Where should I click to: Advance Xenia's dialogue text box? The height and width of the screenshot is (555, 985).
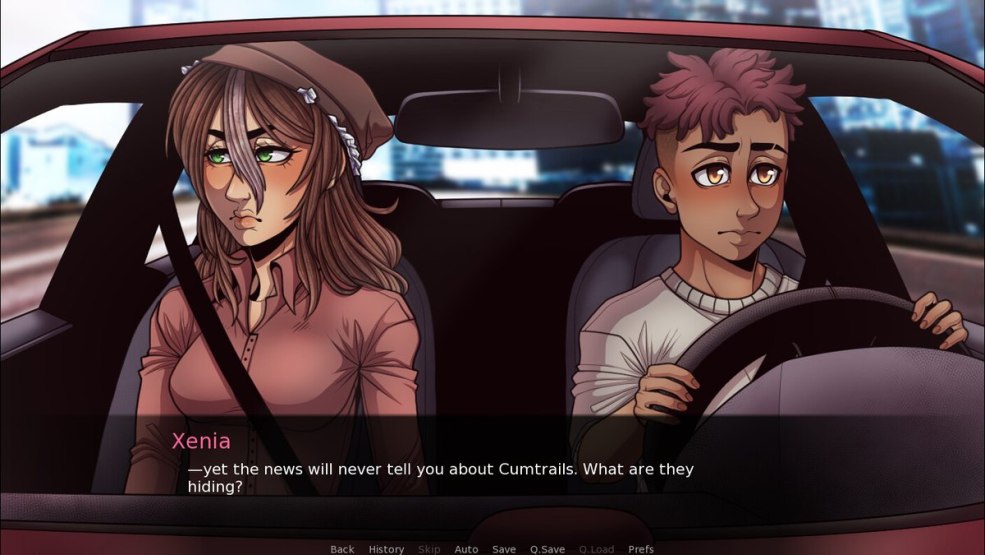coord(492,468)
